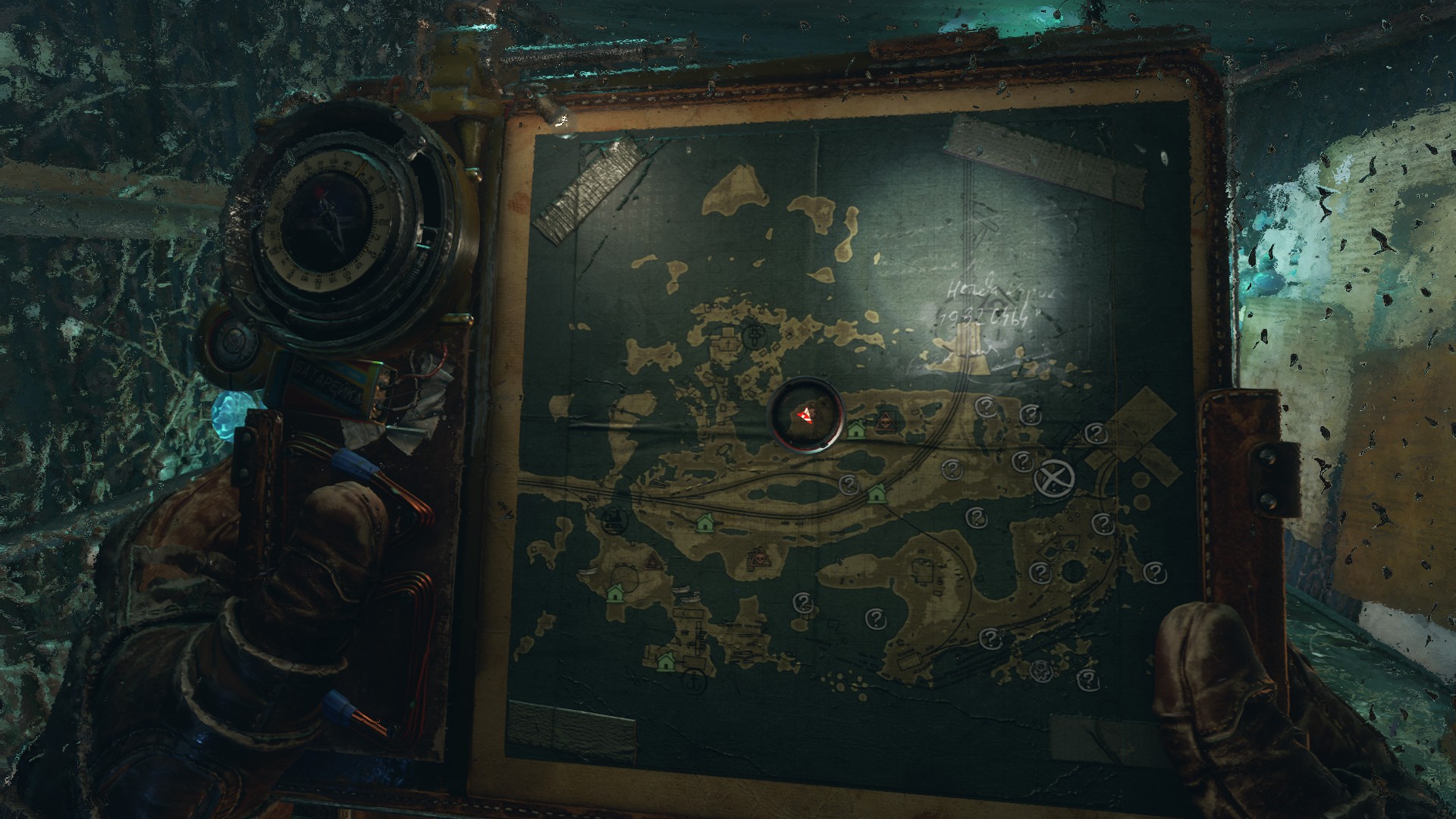Select the anchor icon on the map
This screenshot has height=819, width=1456.
692,680
